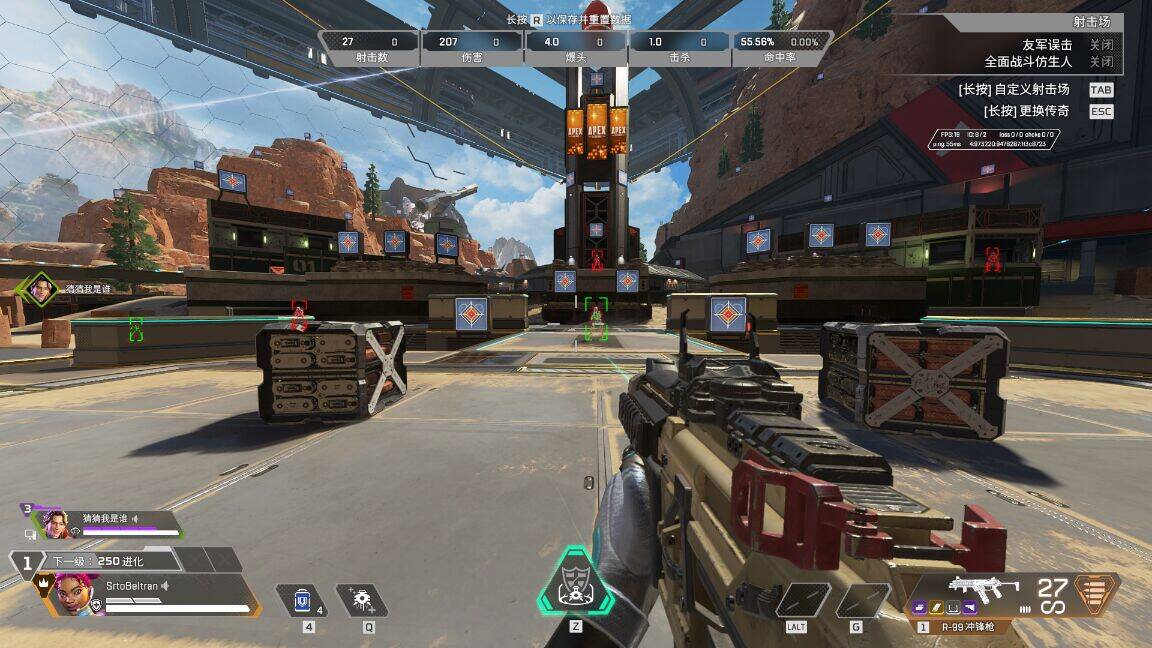Screen dimensions: 1152x648
Task: Choose the 更换传奇 change legend option
Action: click(x=1100, y=111)
